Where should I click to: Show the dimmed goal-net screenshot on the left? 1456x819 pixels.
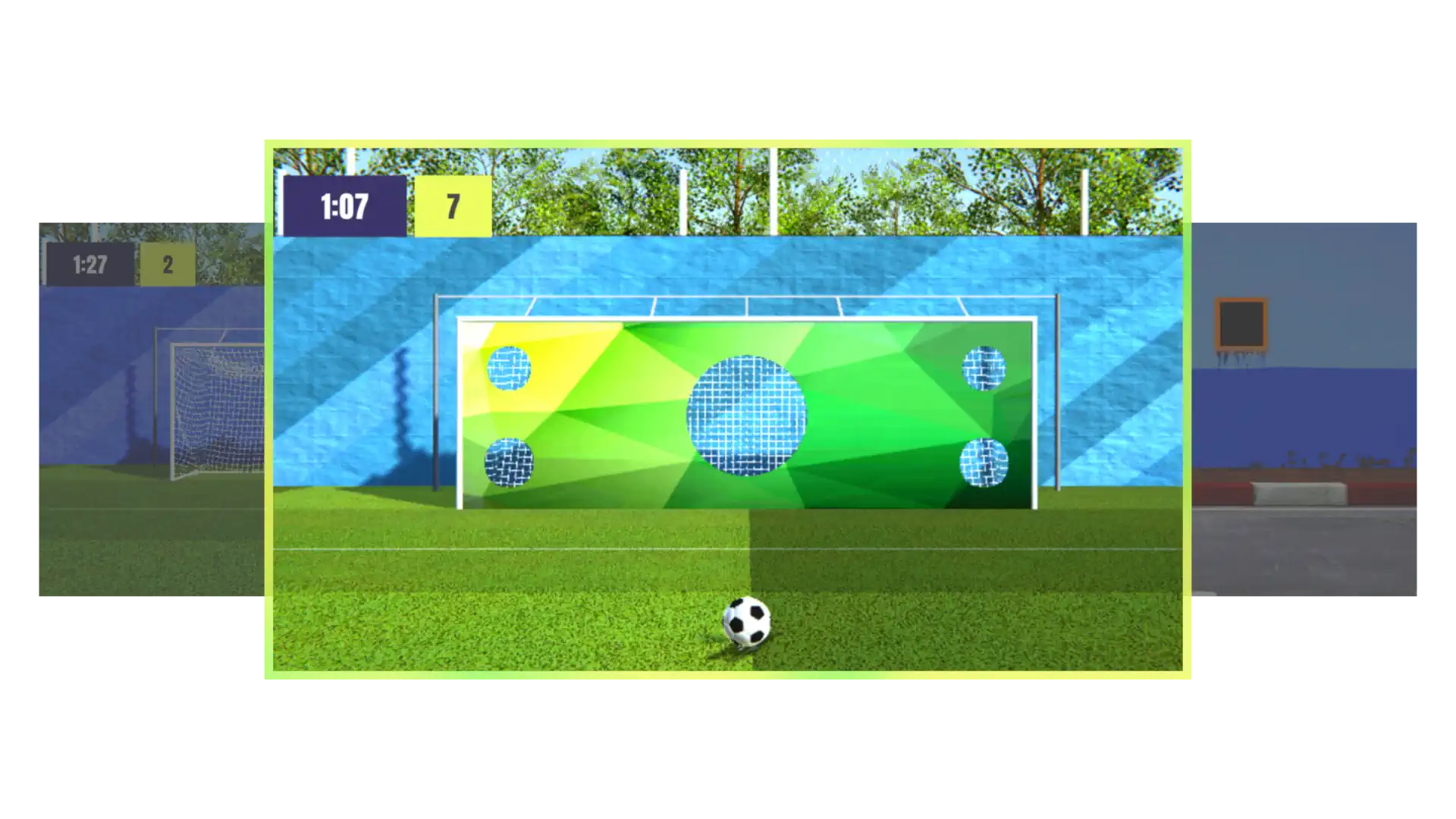(x=149, y=409)
